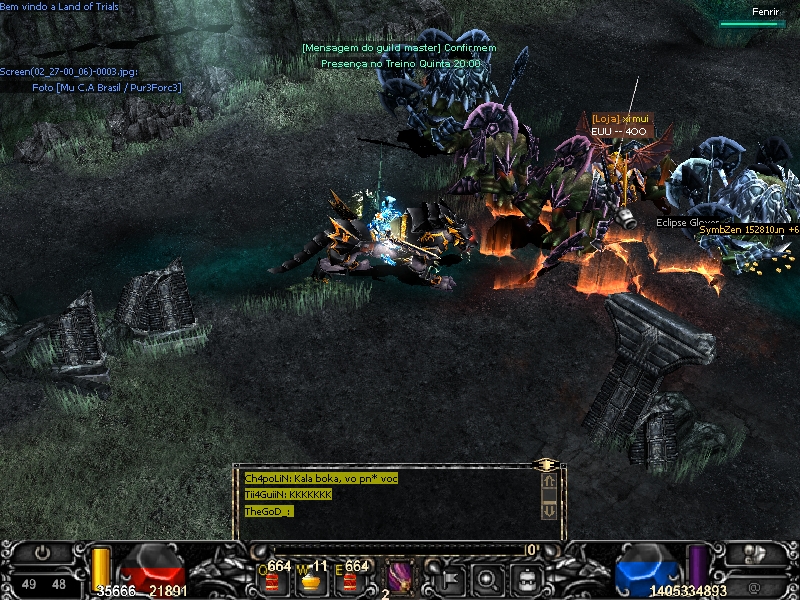Toggle the chat window's top handle
This screenshot has height=600, width=800.
546,464
